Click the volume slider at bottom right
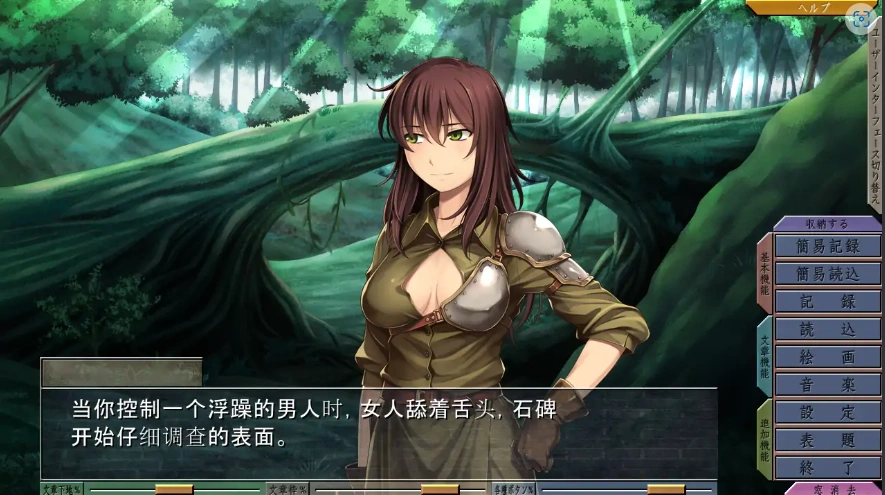 coord(666,489)
